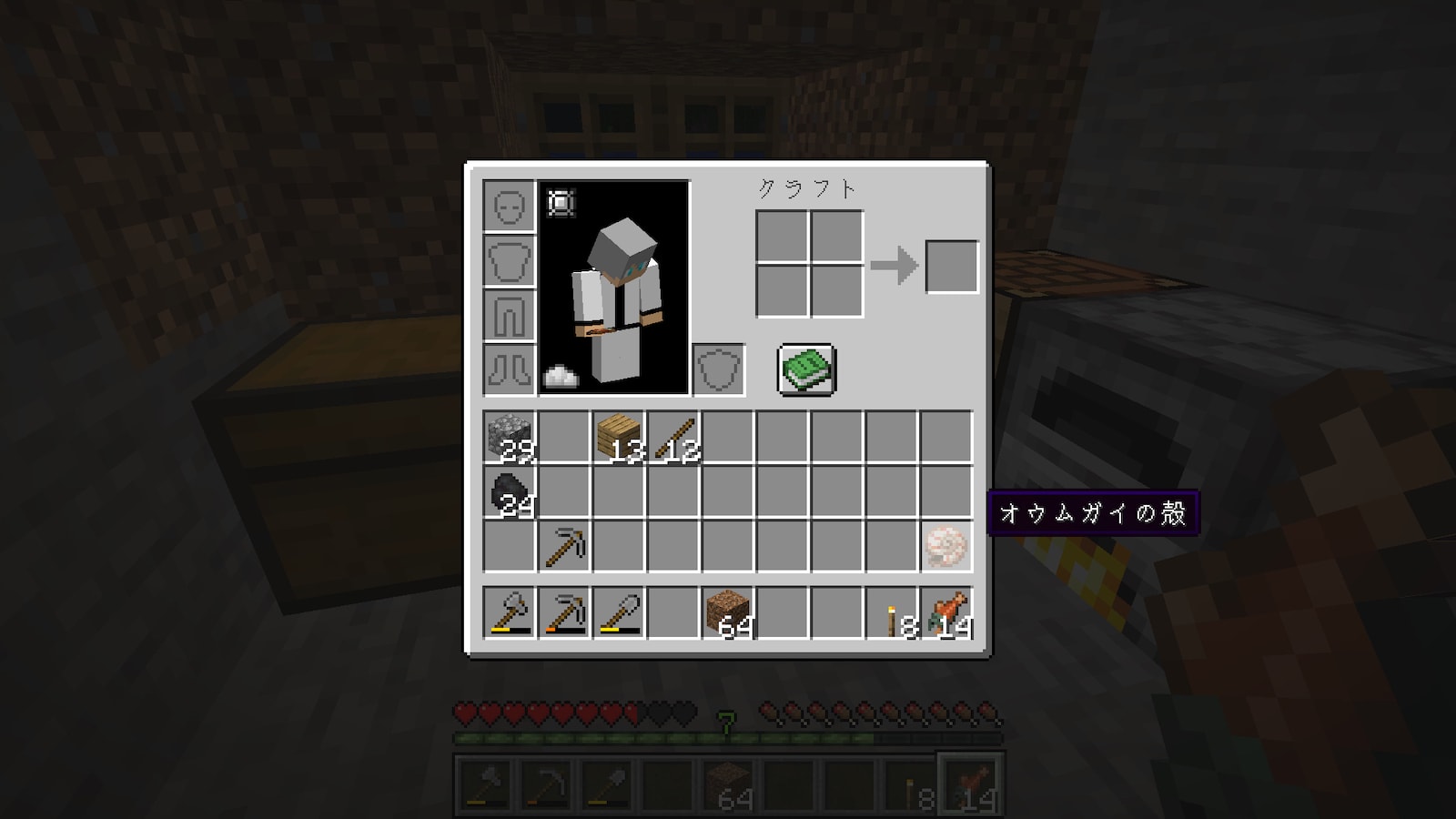Select the empty chestplate armor slot
Viewport: 1456px width, 819px height.
coord(510,261)
